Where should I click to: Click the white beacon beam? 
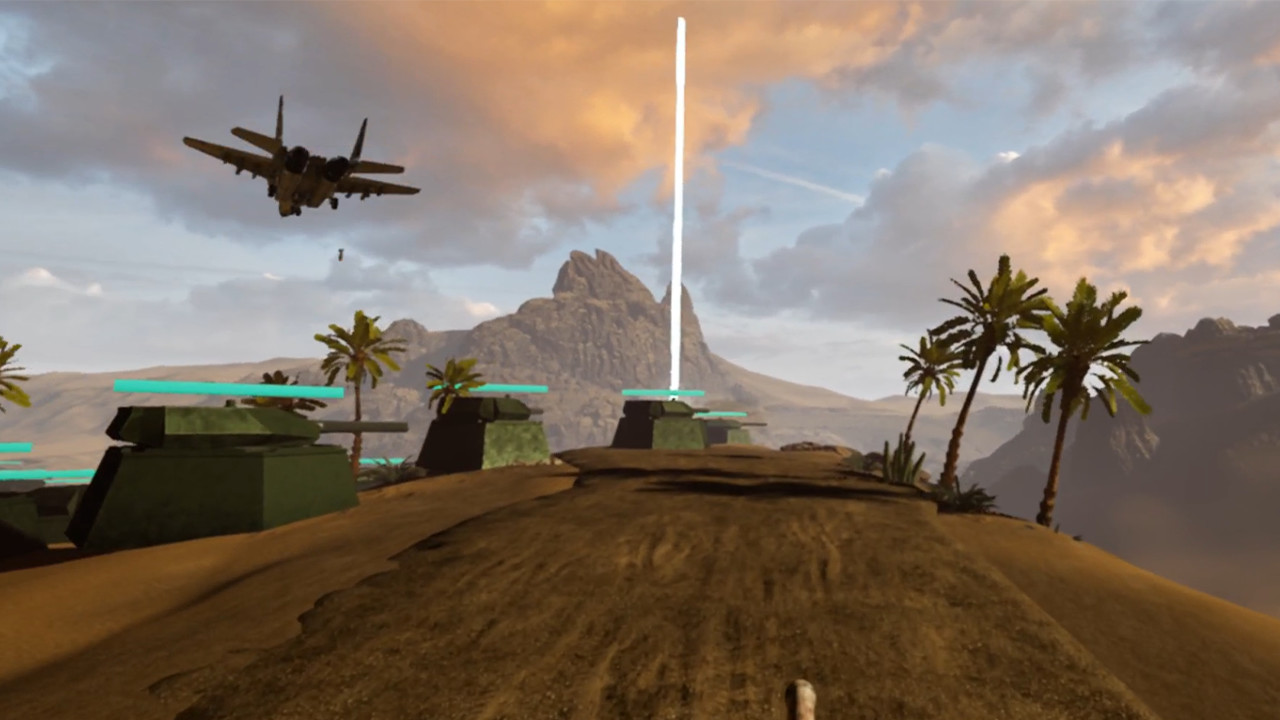pos(680,200)
